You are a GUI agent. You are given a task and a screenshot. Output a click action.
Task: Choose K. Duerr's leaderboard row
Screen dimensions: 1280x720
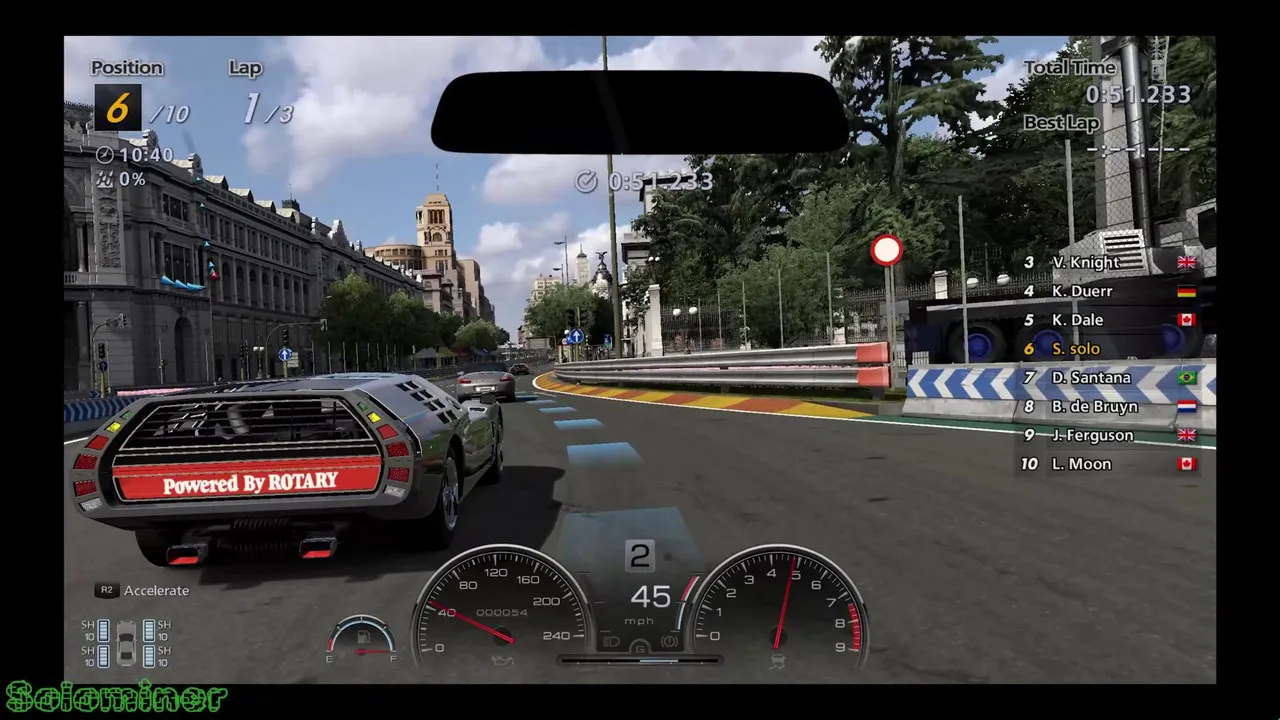1108,291
